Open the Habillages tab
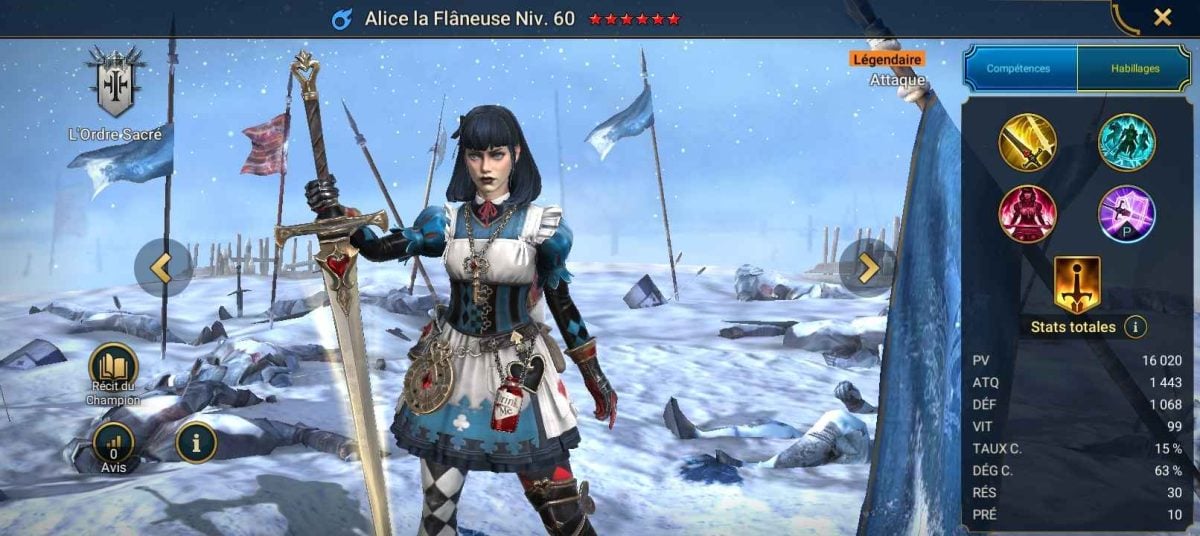The image size is (1200, 536). (x=1135, y=69)
